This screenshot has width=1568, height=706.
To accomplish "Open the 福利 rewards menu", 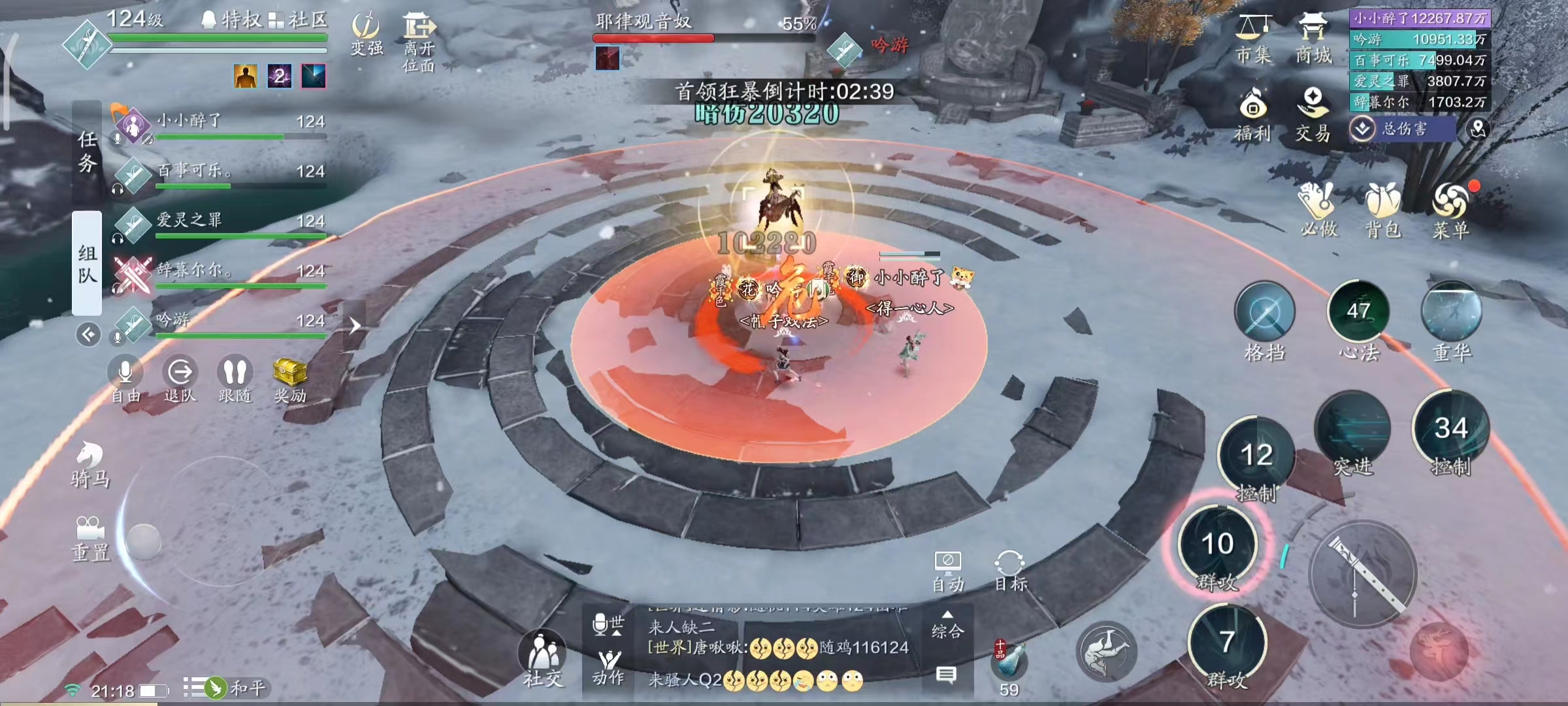I will point(1252,114).
